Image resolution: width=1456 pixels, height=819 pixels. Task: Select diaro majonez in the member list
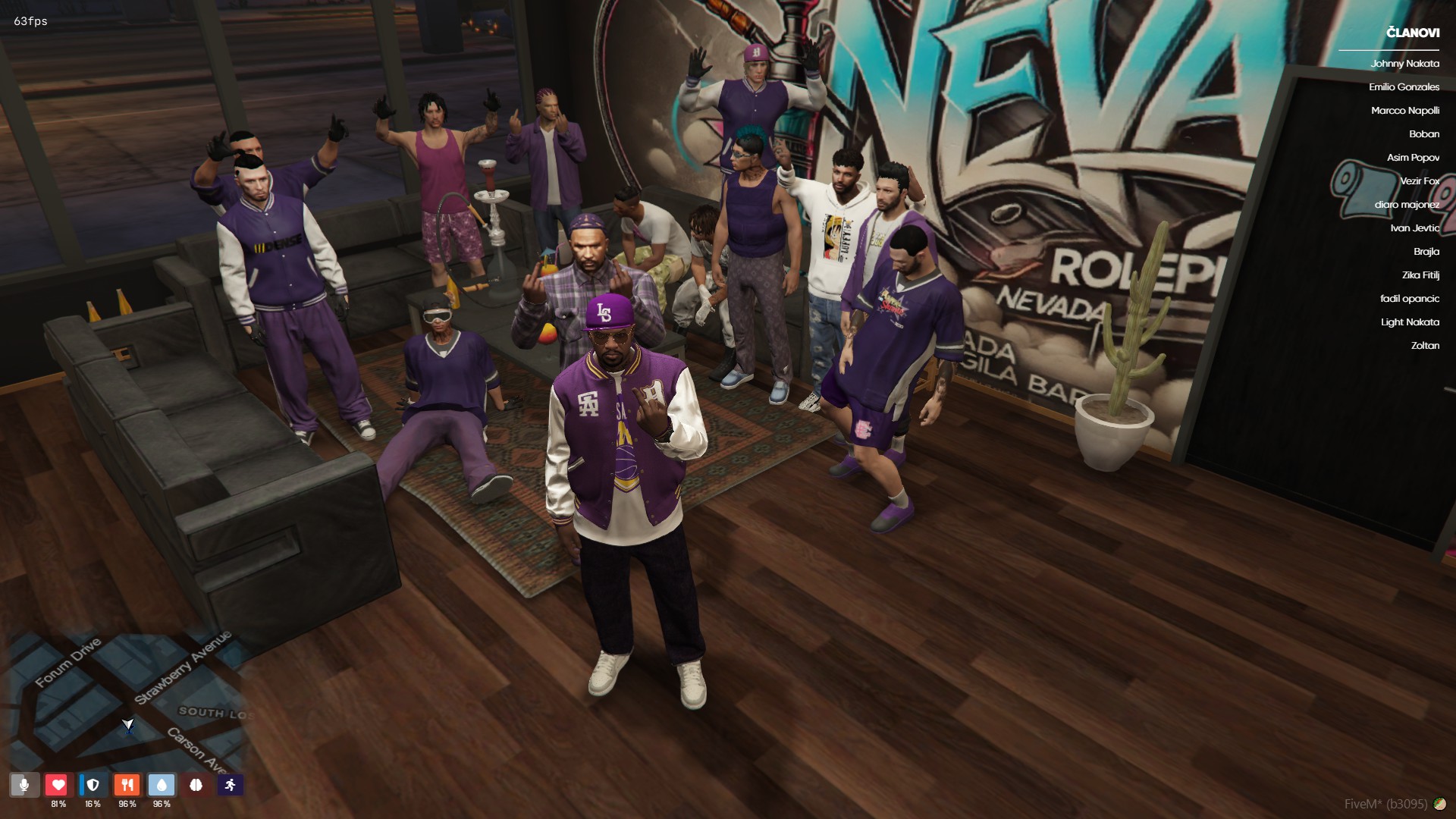tap(1408, 205)
